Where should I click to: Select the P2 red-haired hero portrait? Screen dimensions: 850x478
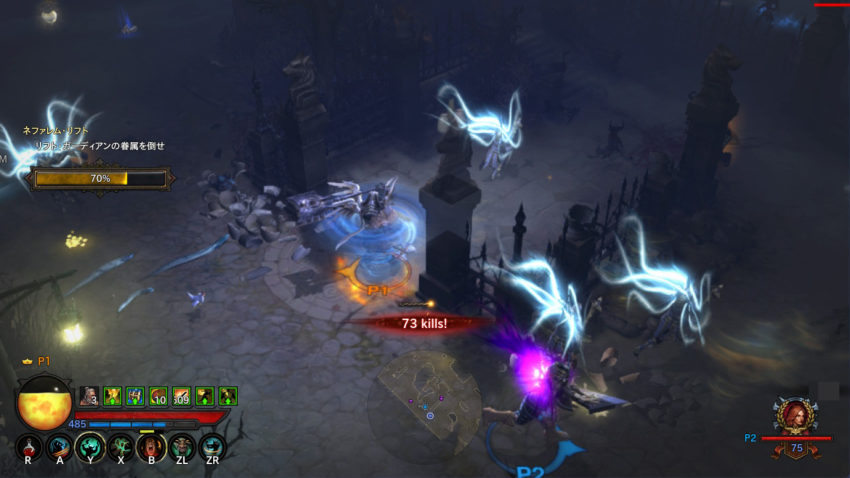click(796, 417)
